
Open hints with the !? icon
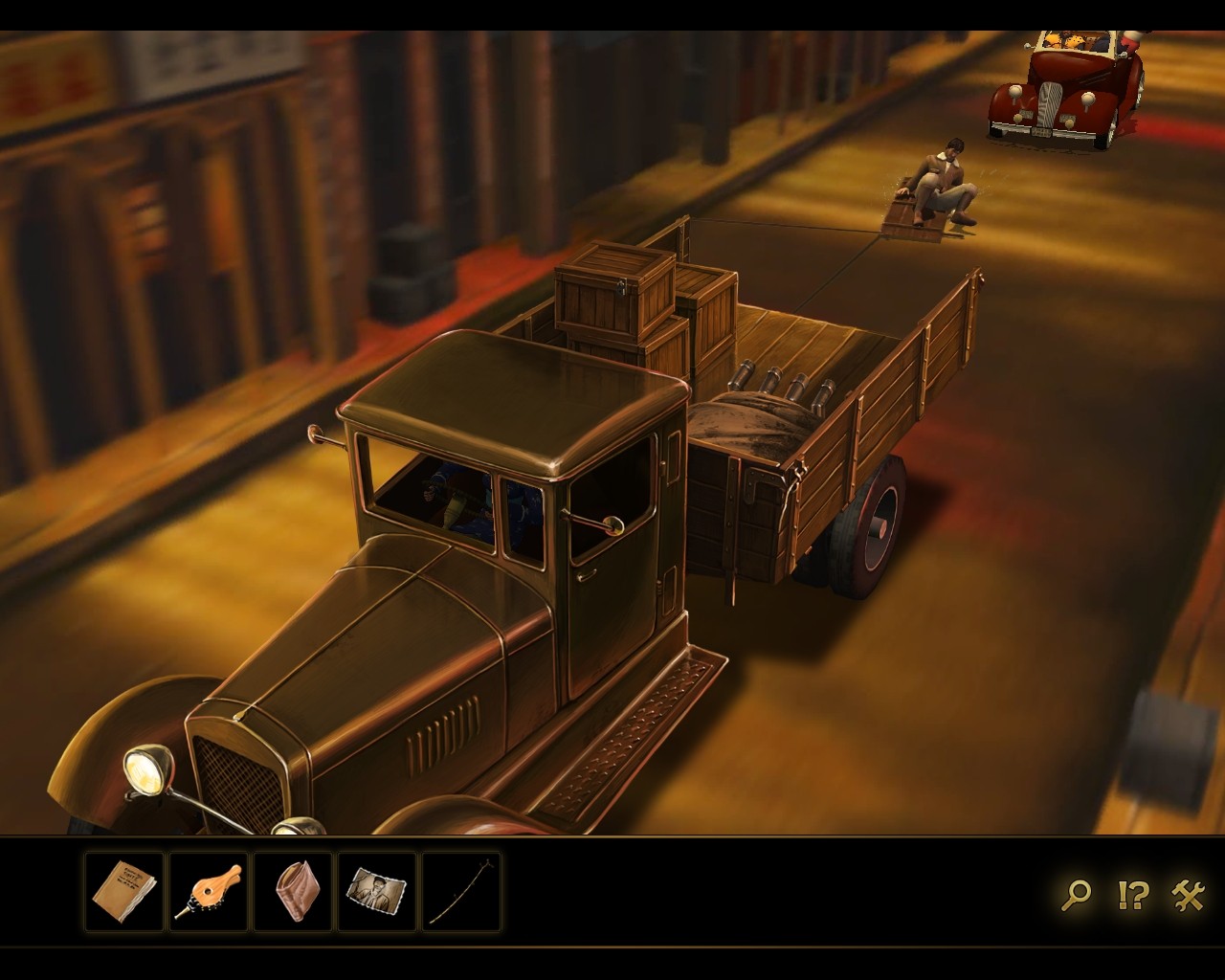point(1132,895)
